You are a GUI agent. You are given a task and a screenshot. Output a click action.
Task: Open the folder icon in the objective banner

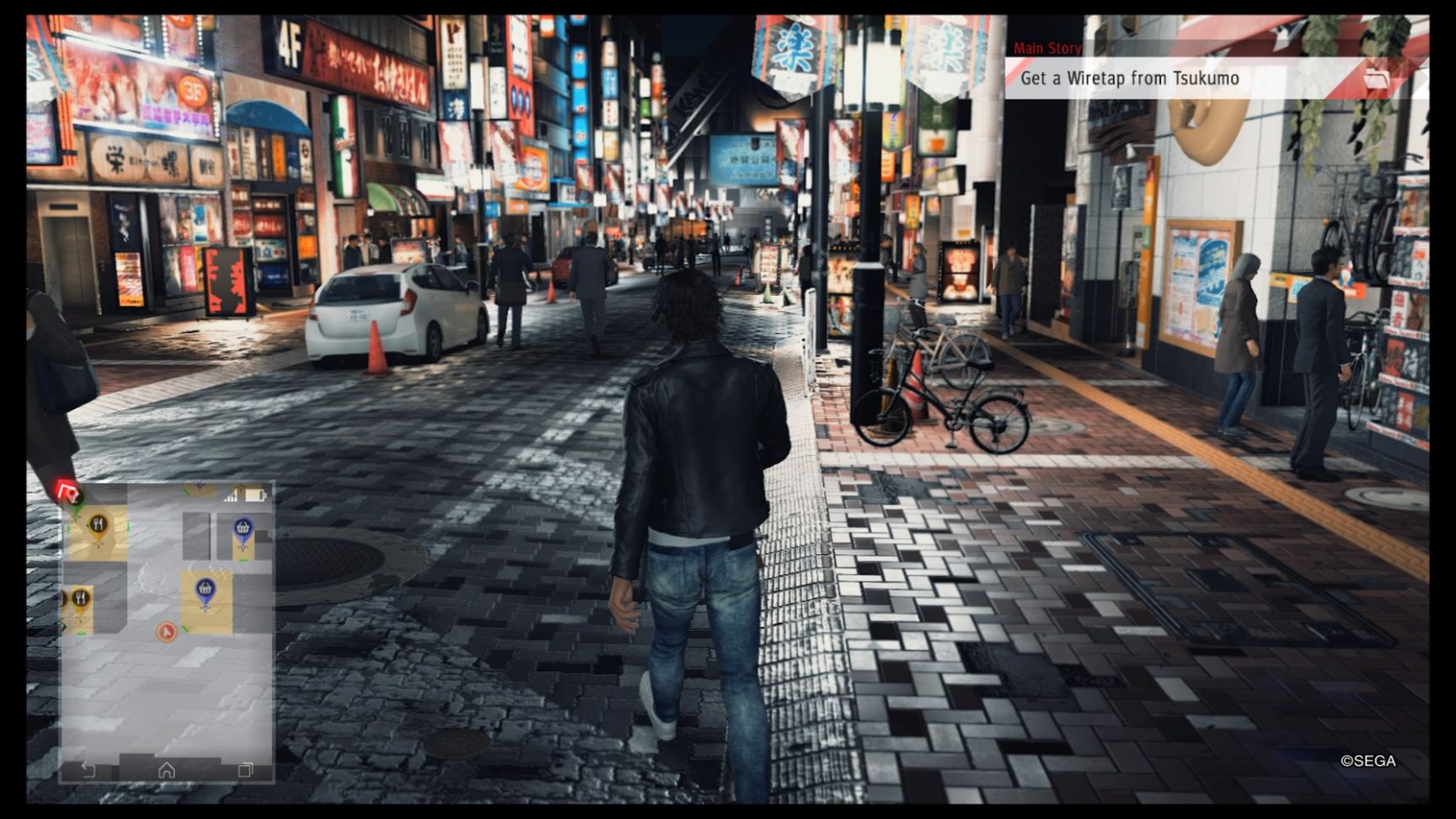coord(1376,78)
